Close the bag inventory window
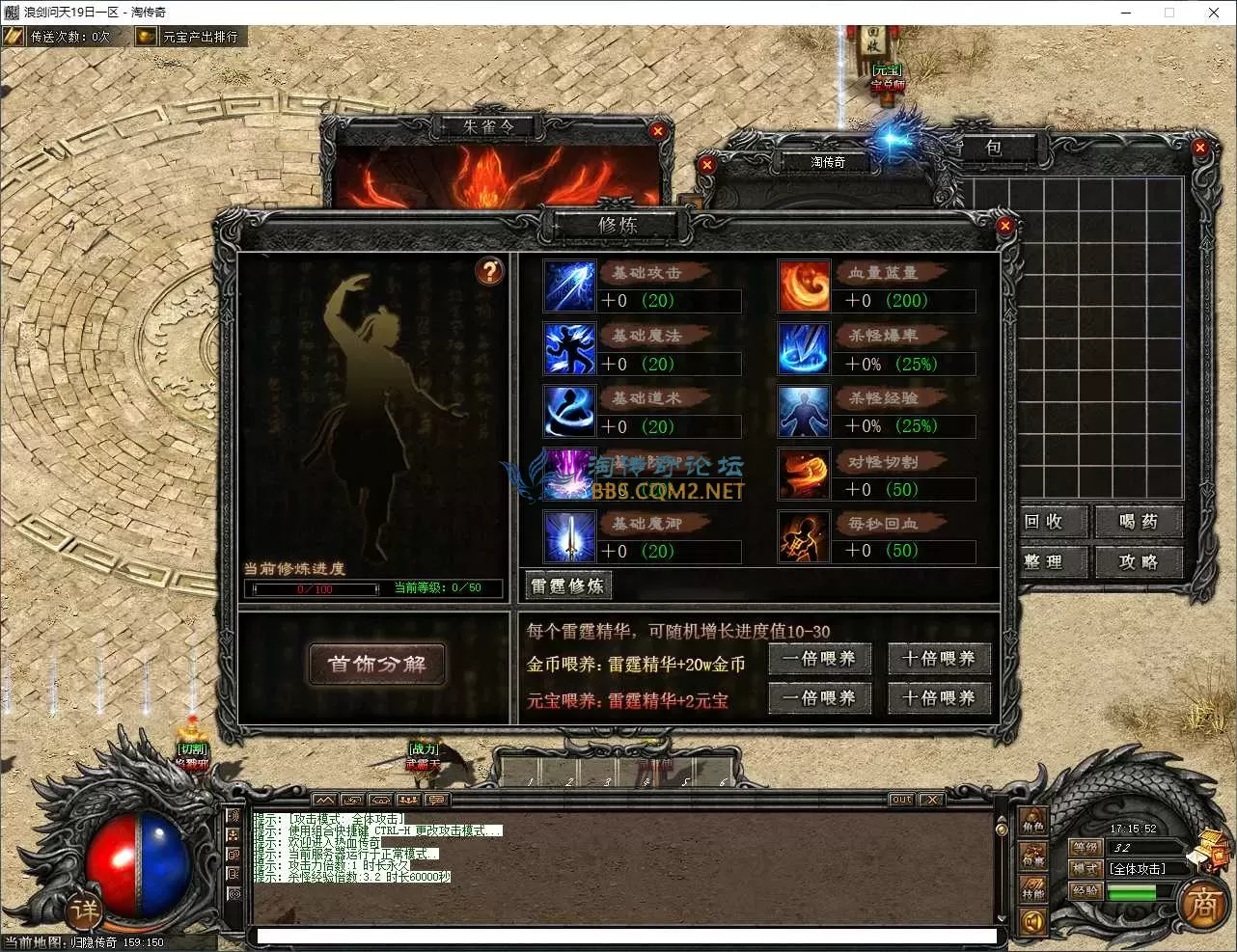 1200,148
